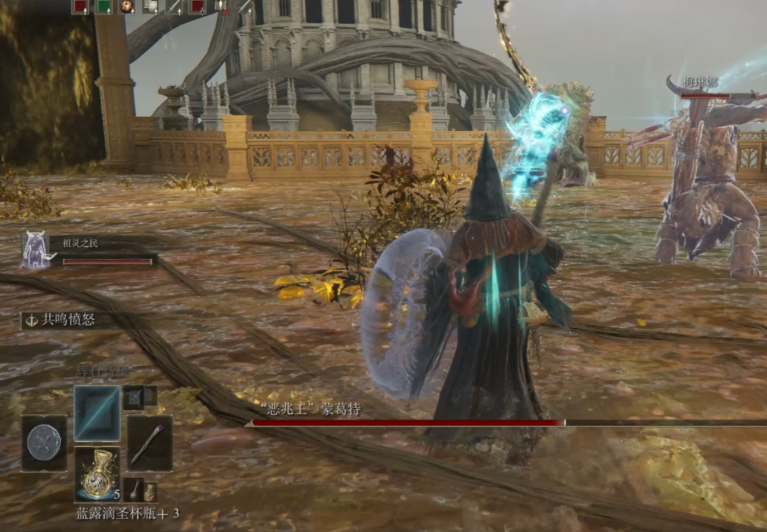The width and height of the screenshot is (767, 532).
Task: Select the round shield left-hand slot
Action: (x=44, y=443)
